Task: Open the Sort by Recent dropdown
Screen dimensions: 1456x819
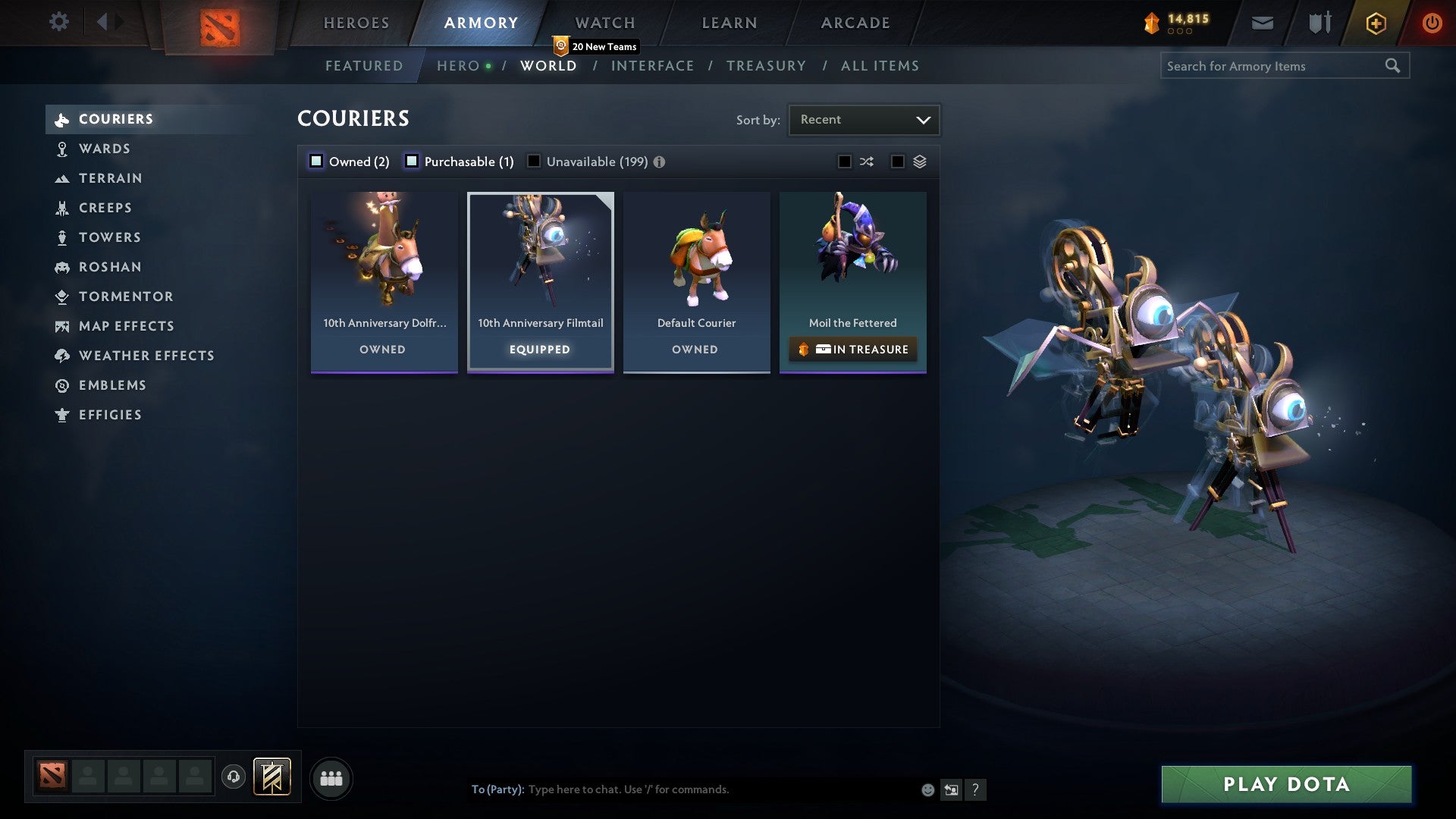Action: pyautogui.click(x=863, y=119)
